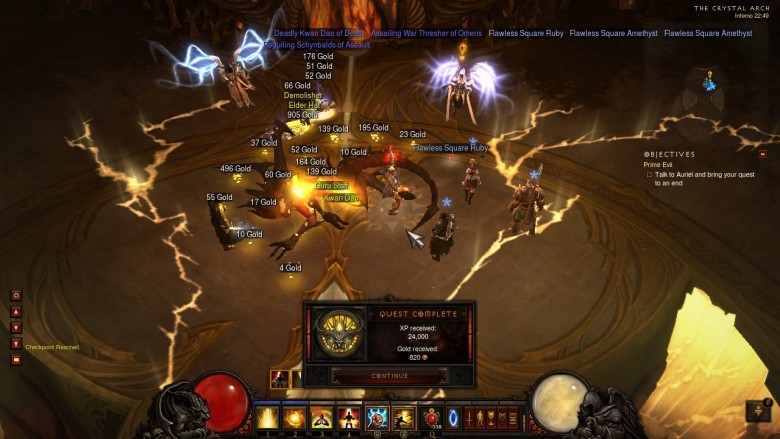The image size is (780, 439).
Task: Activate the skill in hotbar slot 1
Action: 268,417
